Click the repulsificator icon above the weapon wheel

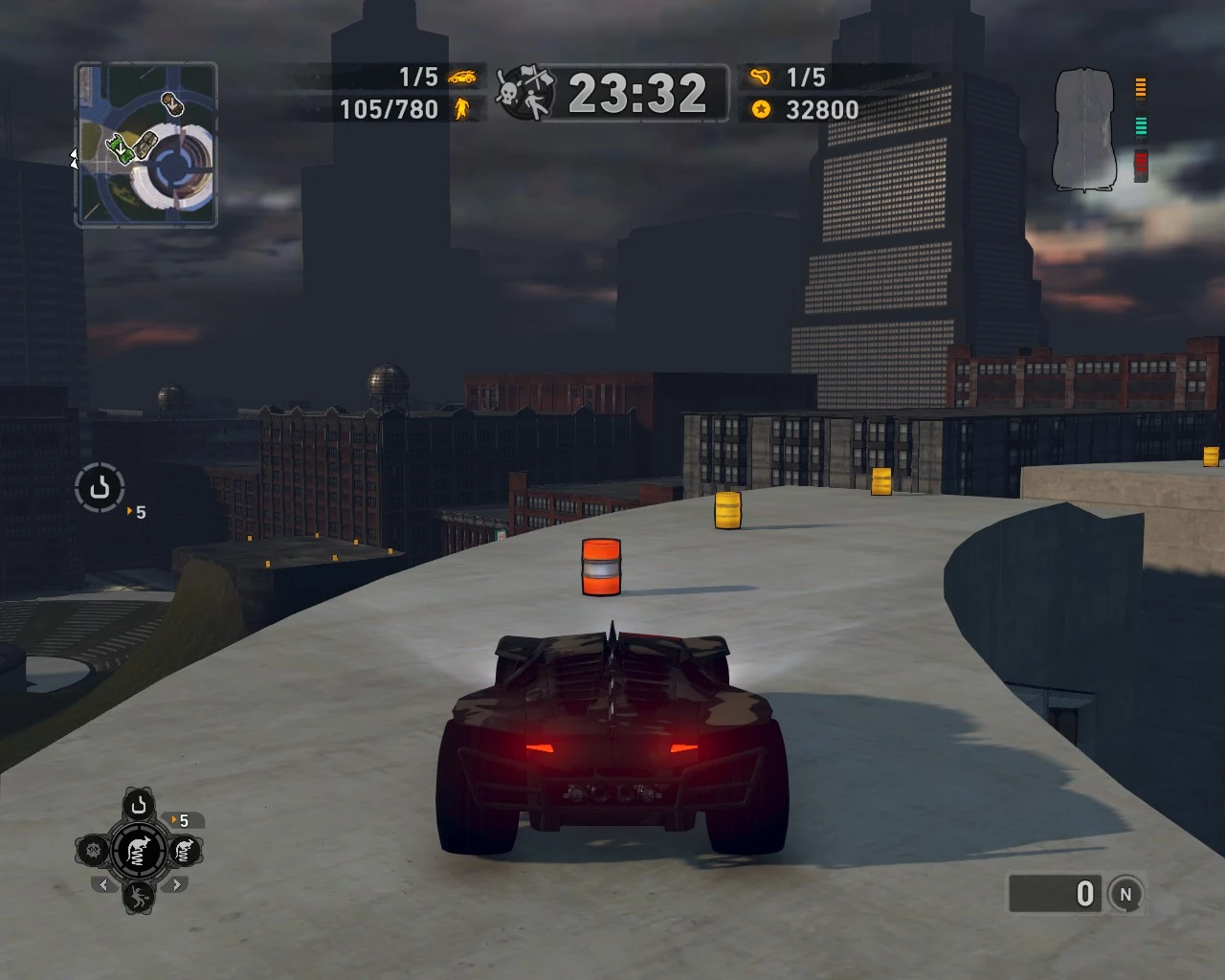click(x=139, y=805)
